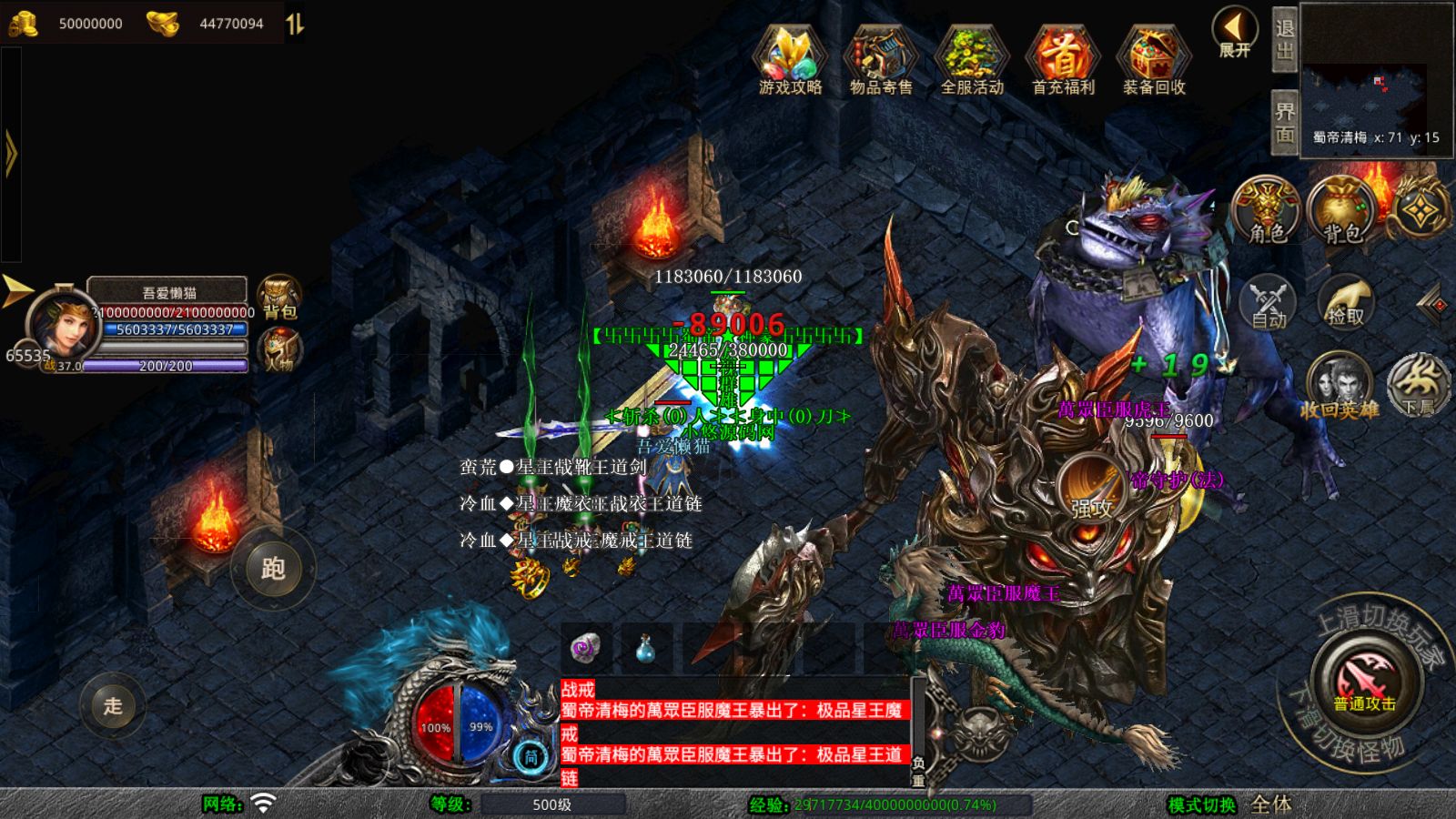Open the round 角色 character button
Screen dimensions: 1456x819
point(1267,211)
